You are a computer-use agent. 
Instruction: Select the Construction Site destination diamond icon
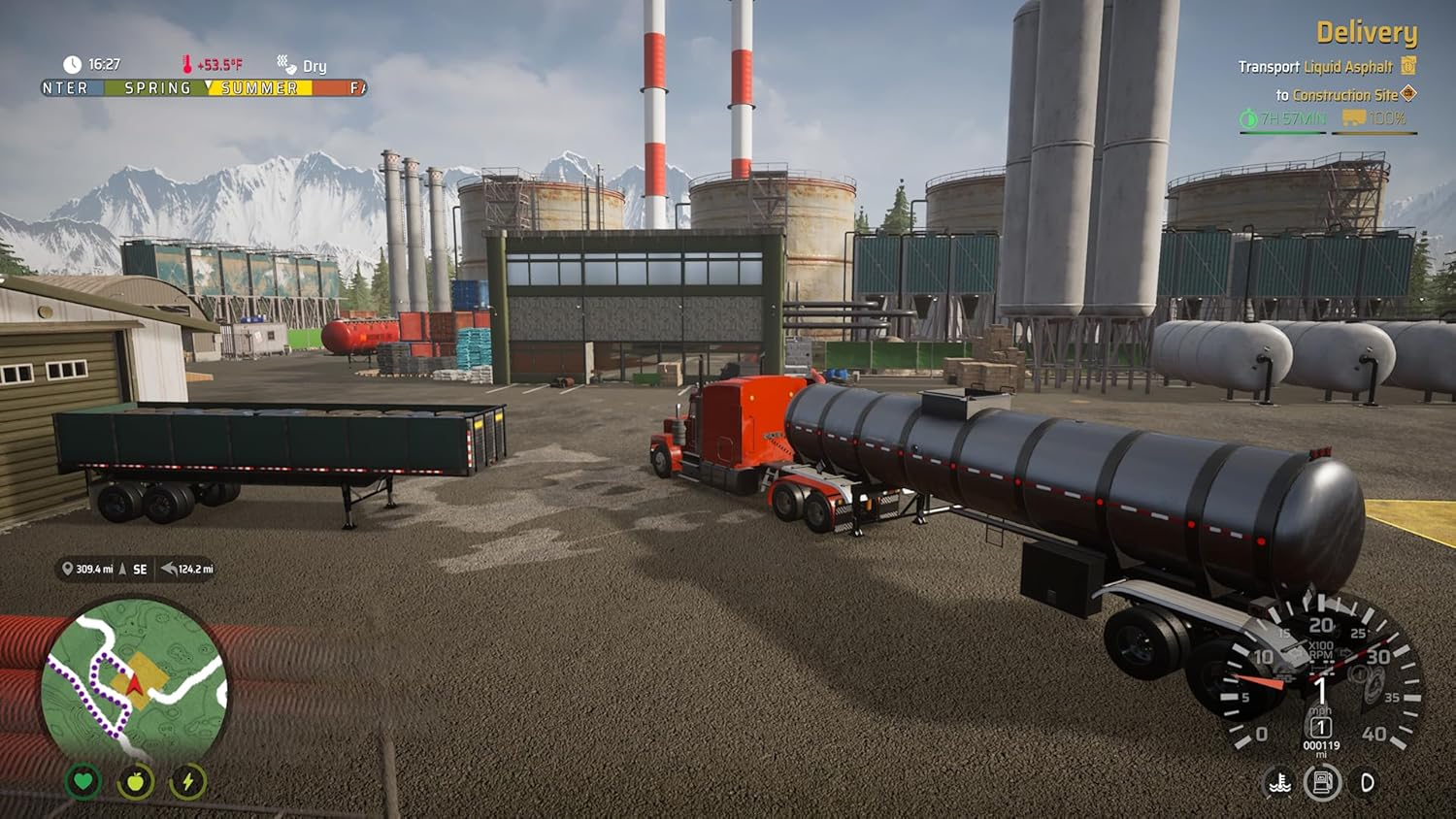point(1409,94)
